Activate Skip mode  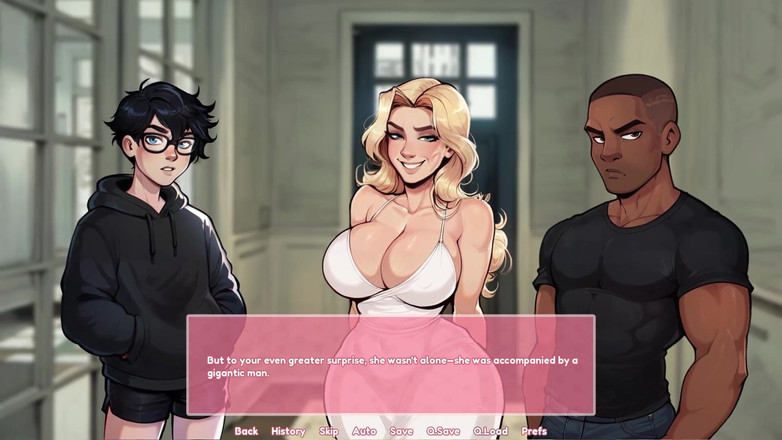[328, 431]
